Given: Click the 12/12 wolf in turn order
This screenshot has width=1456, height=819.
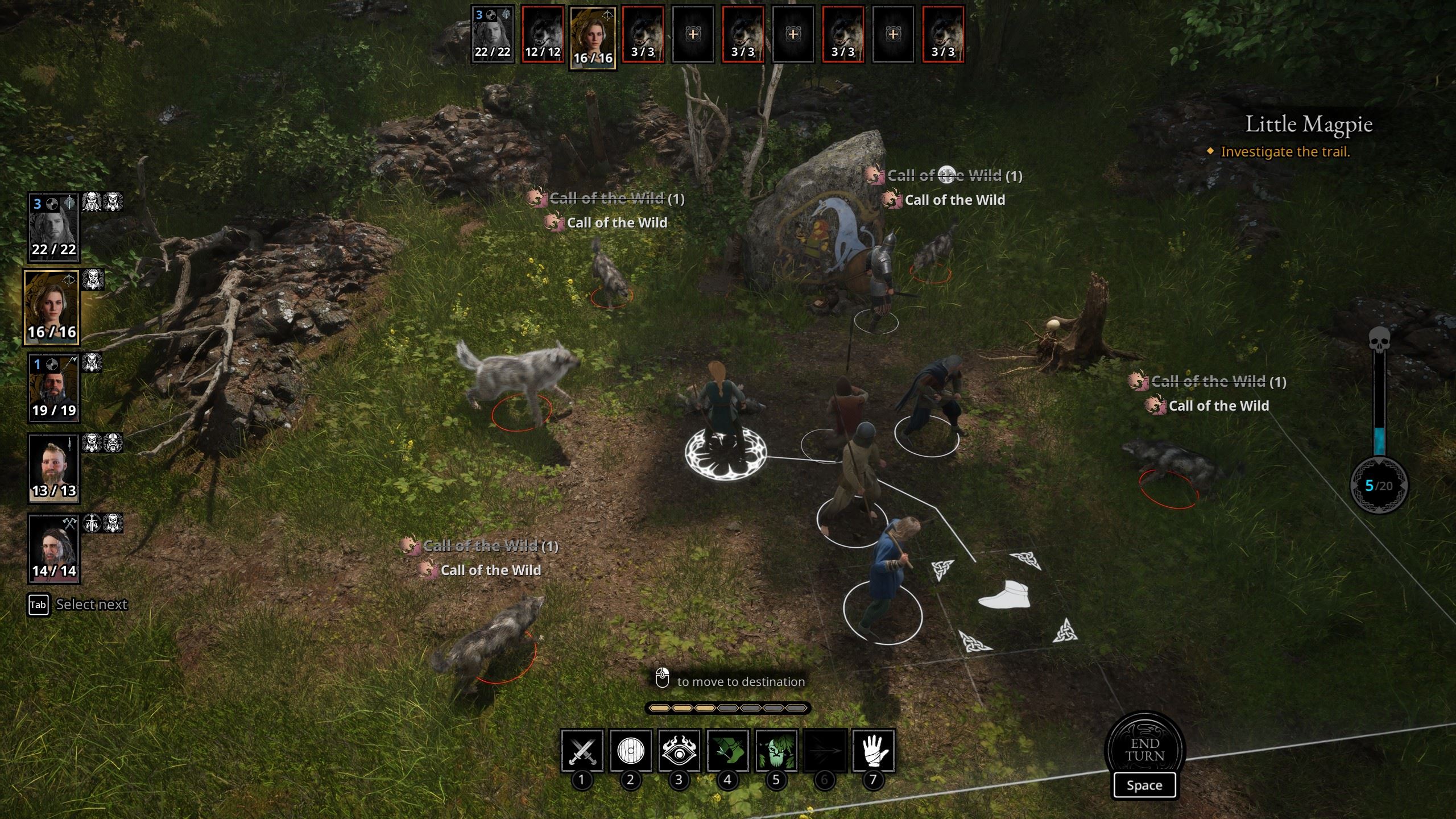Looking at the screenshot, I should 543,34.
